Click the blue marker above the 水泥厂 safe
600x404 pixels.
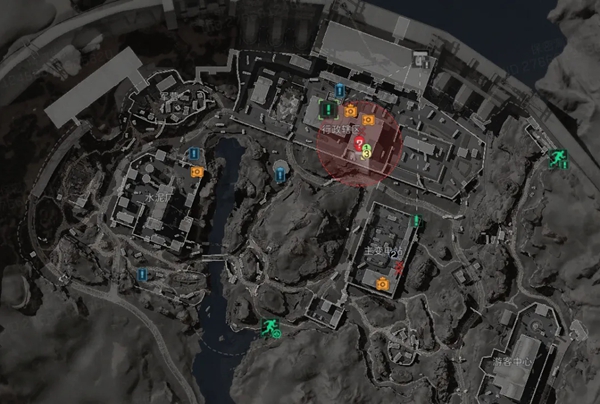pos(196,154)
